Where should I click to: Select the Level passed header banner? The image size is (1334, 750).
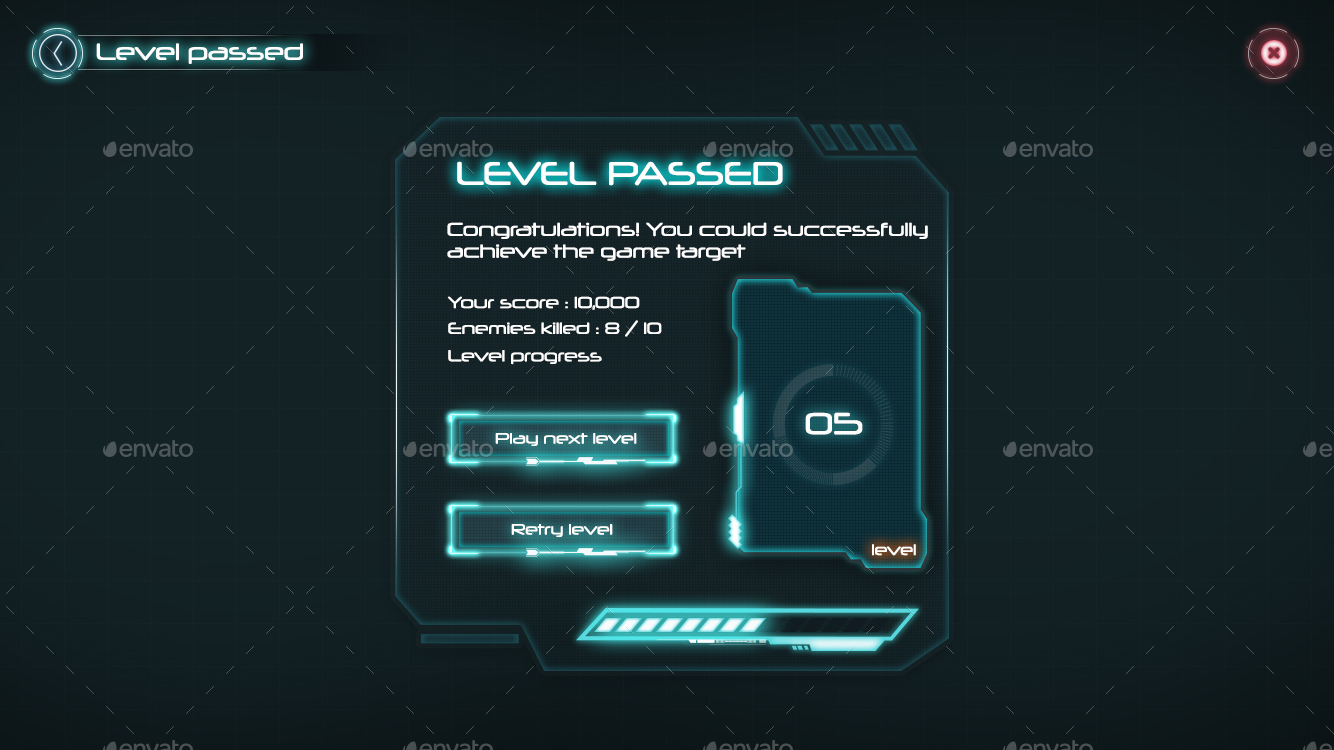click(x=200, y=52)
